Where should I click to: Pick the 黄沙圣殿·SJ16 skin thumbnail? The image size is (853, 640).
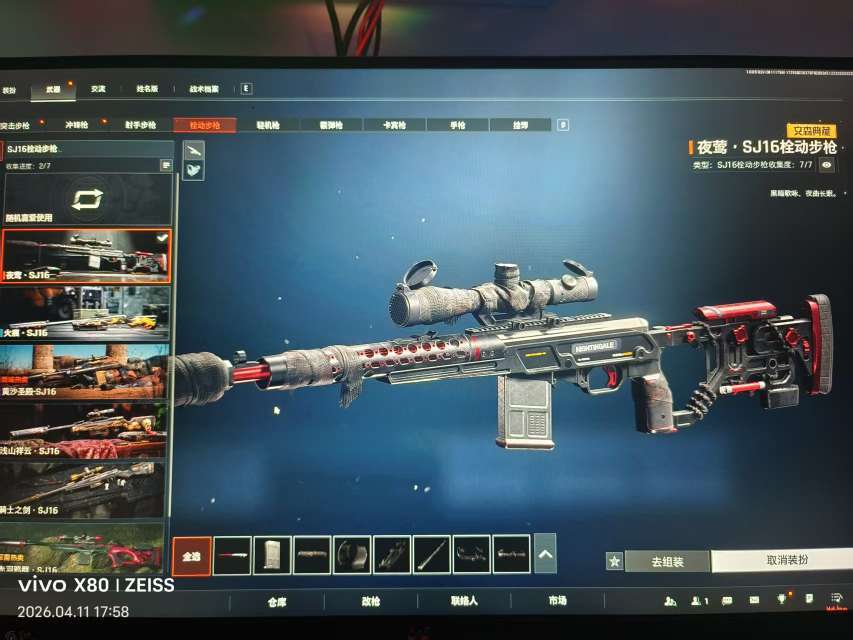[x=84, y=371]
